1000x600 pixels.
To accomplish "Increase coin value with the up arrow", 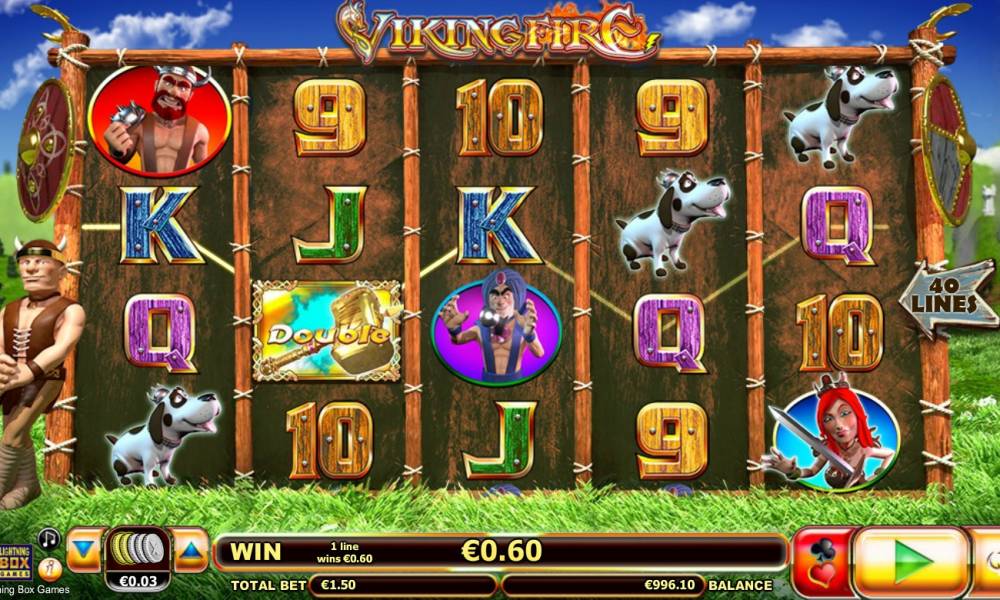I will (x=190, y=550).
